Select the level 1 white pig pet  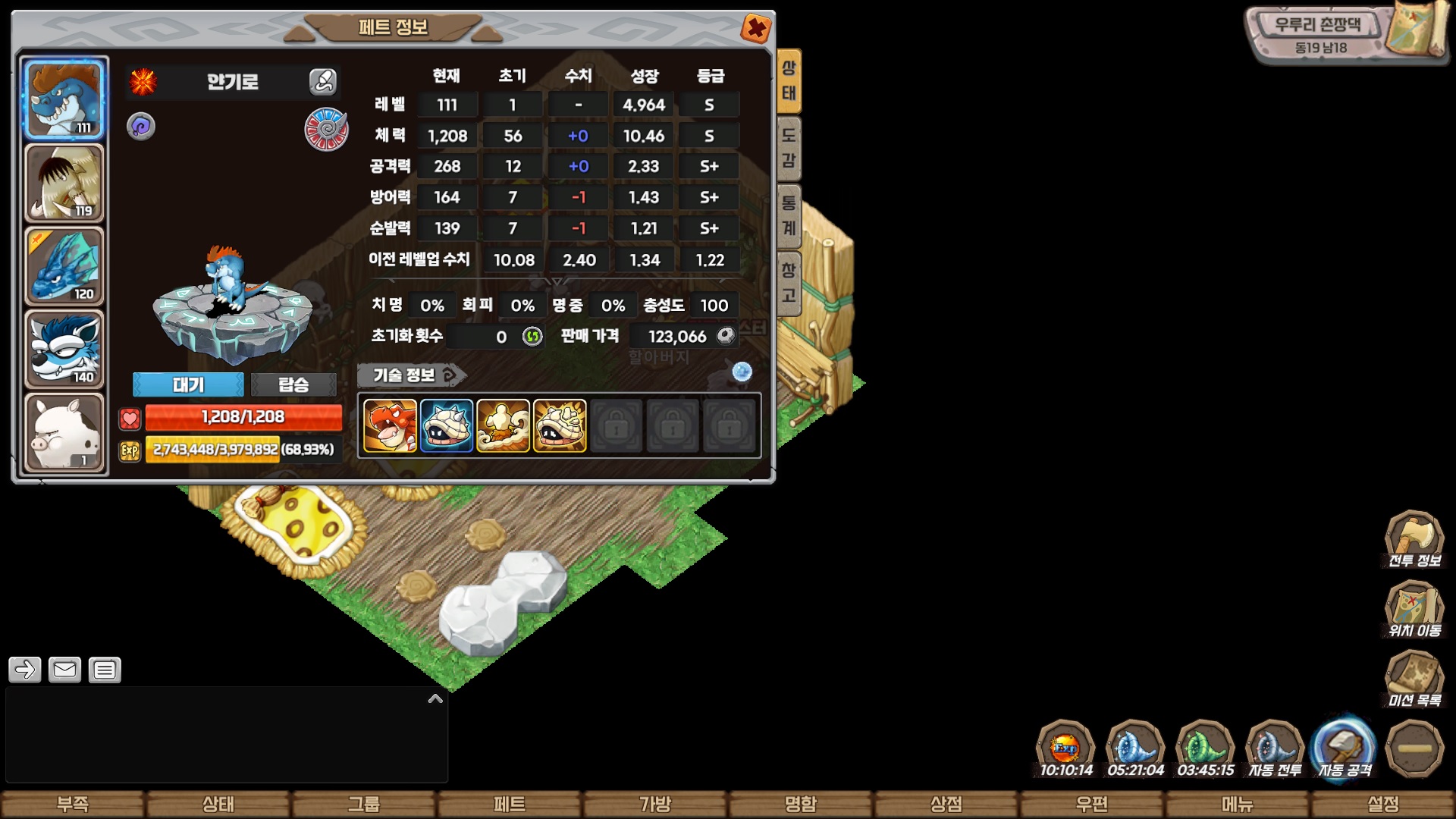(64, 433)
